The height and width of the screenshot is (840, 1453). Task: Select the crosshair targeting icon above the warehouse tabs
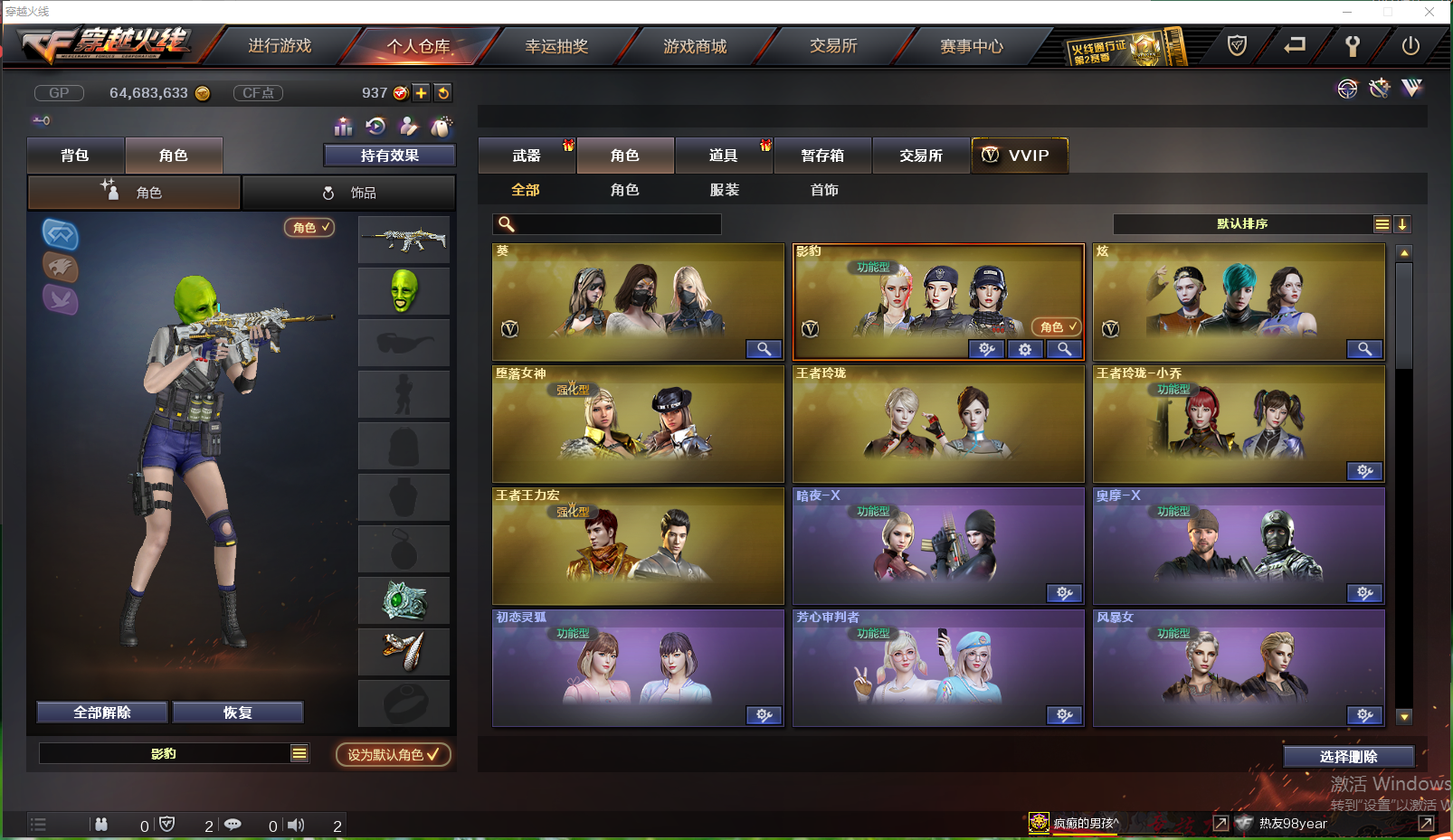click(1347, 89)
